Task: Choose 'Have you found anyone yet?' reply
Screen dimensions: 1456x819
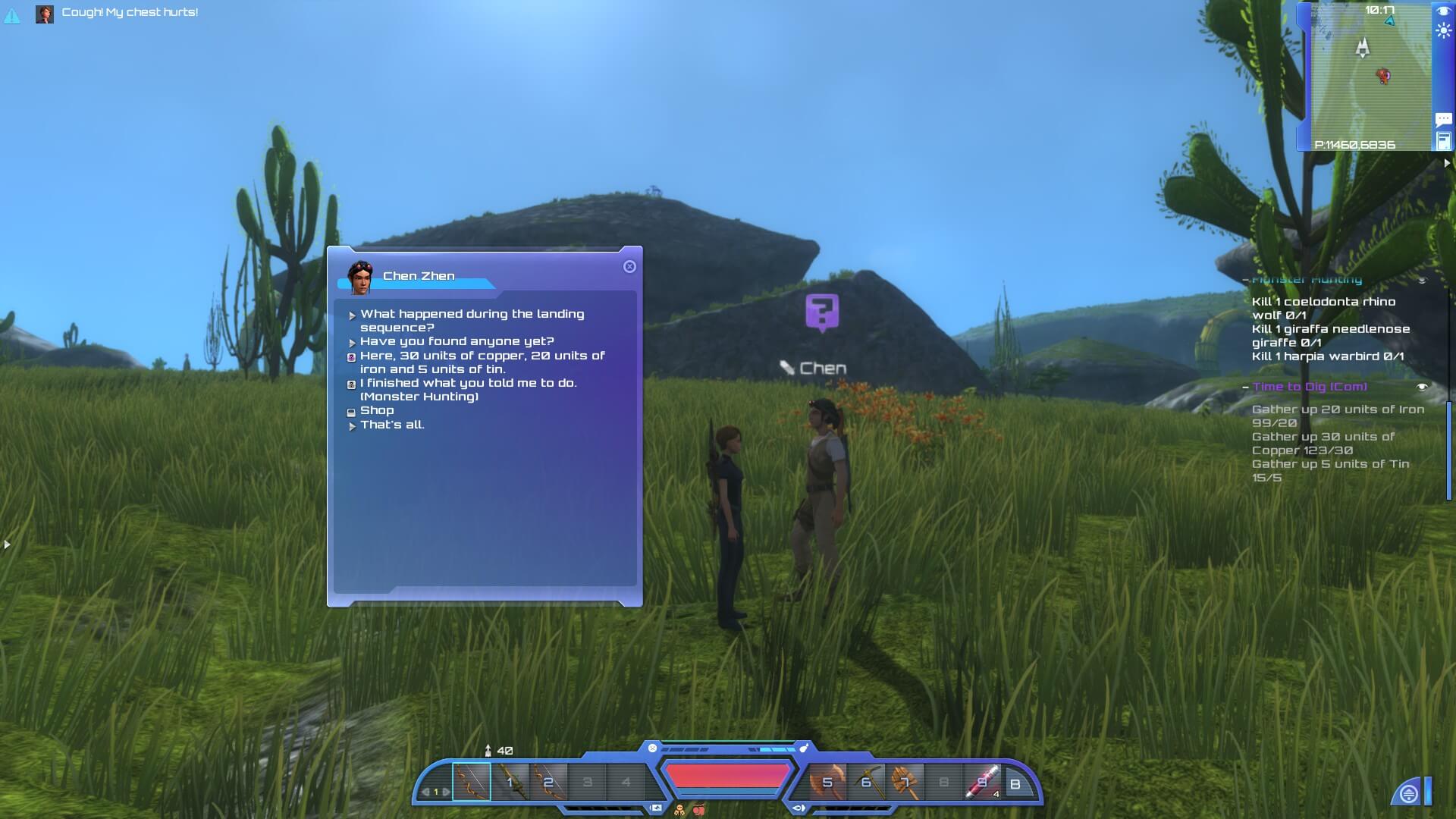Action: [x=457, y=341]
